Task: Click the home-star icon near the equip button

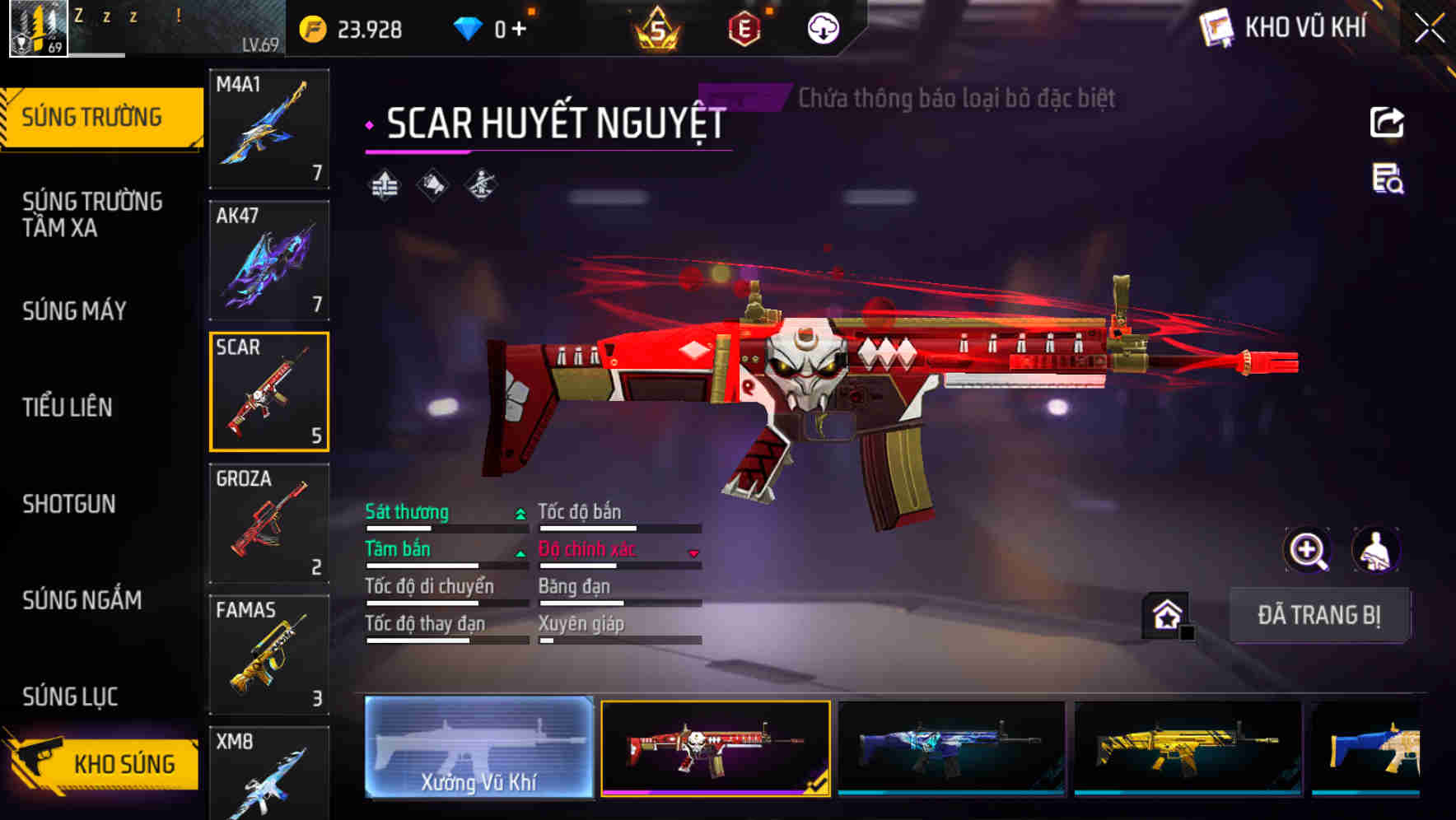Action: pyautogui.click(x=1164, y=613)
